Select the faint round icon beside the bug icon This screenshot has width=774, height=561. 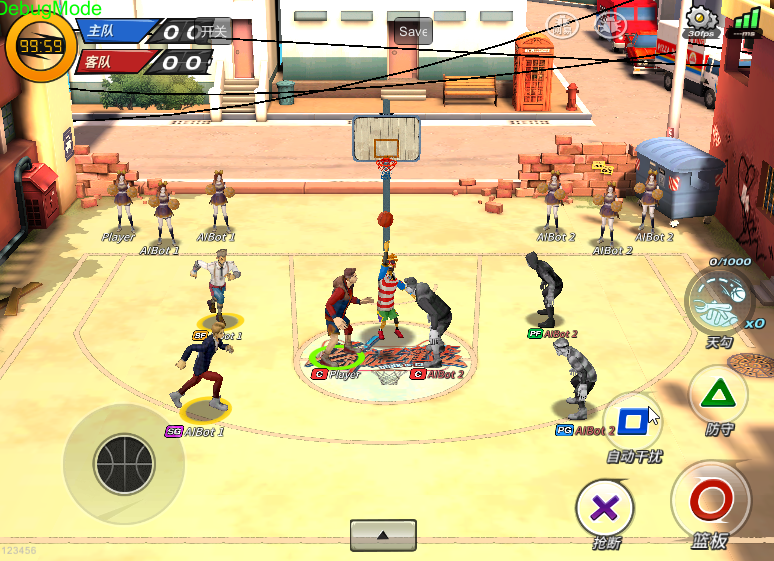point(563,24)
